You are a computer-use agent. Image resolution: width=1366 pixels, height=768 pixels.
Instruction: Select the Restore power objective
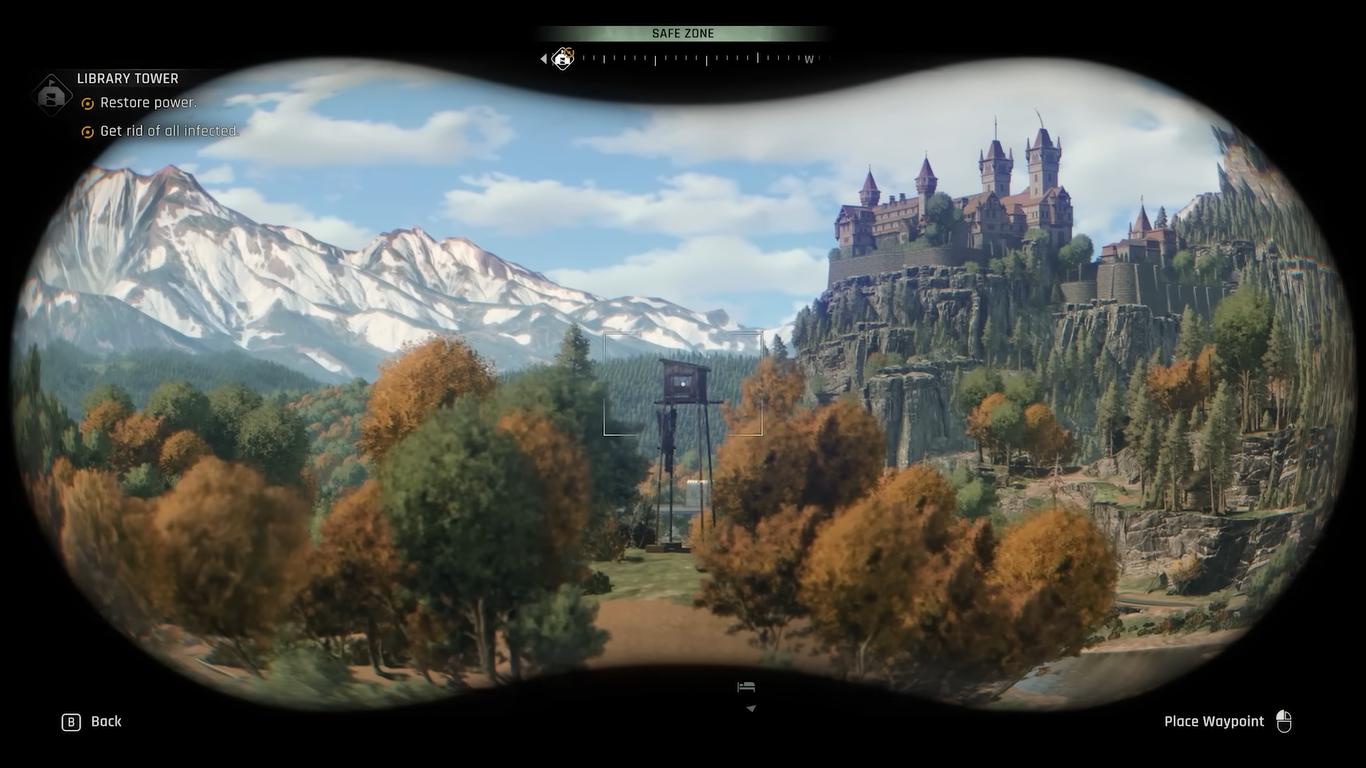pos(148,103)
